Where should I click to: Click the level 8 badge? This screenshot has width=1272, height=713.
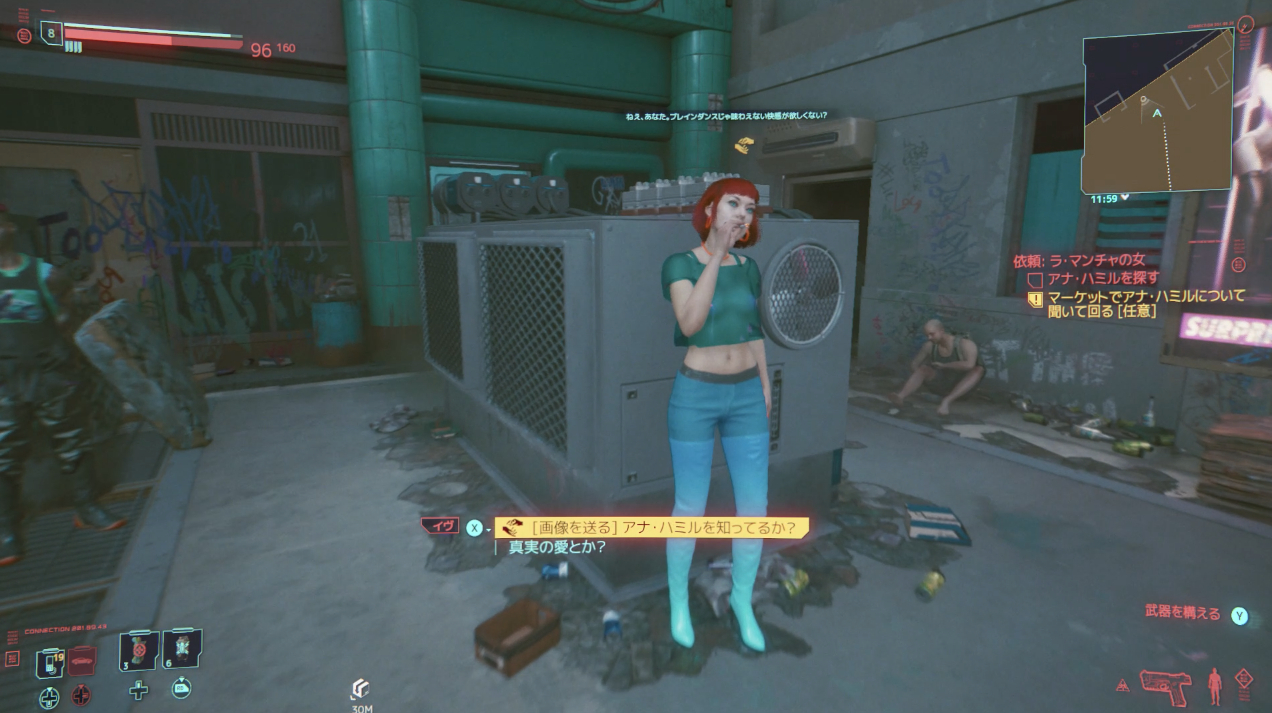point(51,34)
